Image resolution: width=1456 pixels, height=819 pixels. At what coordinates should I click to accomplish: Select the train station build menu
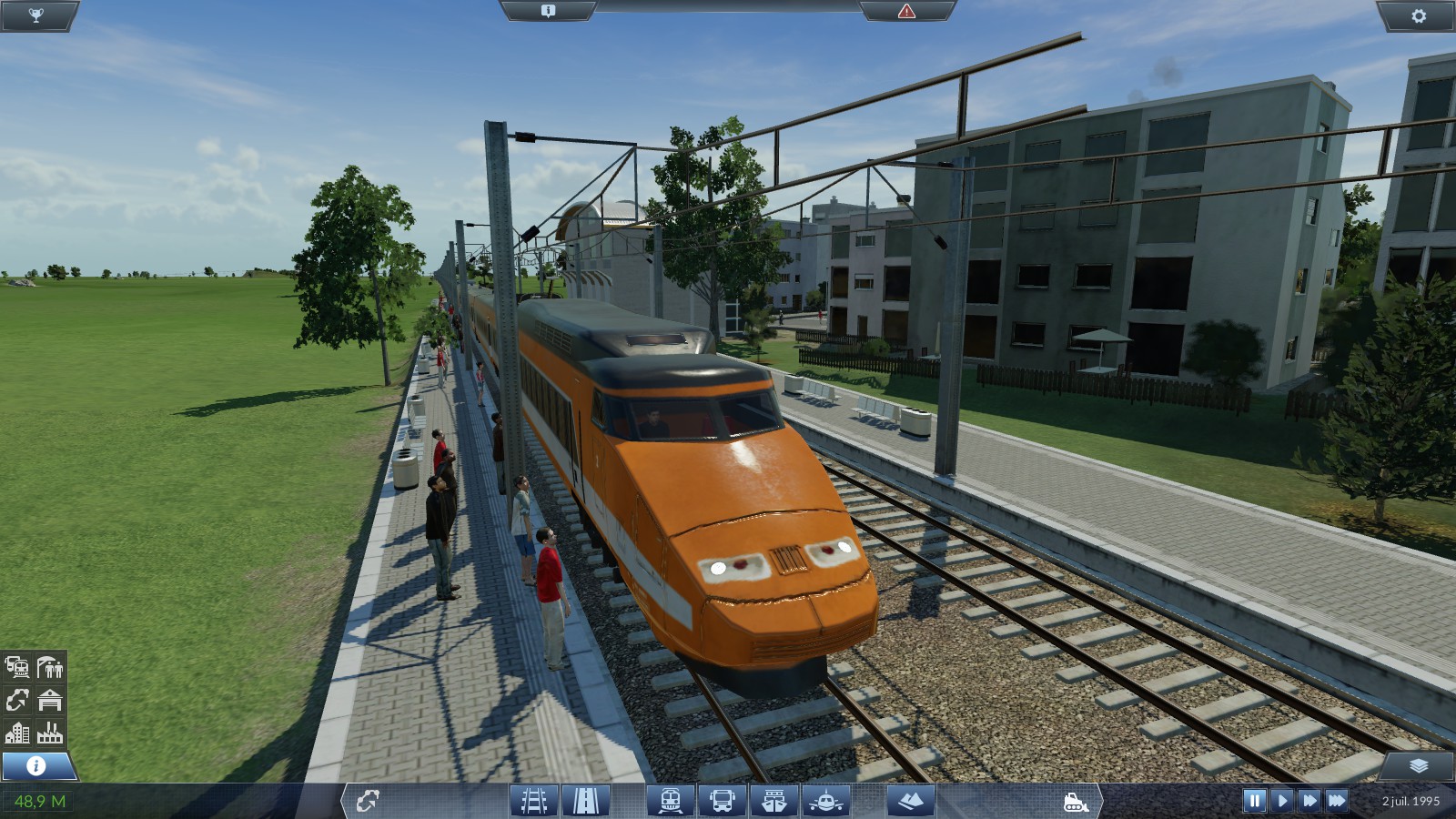point(671,801)
